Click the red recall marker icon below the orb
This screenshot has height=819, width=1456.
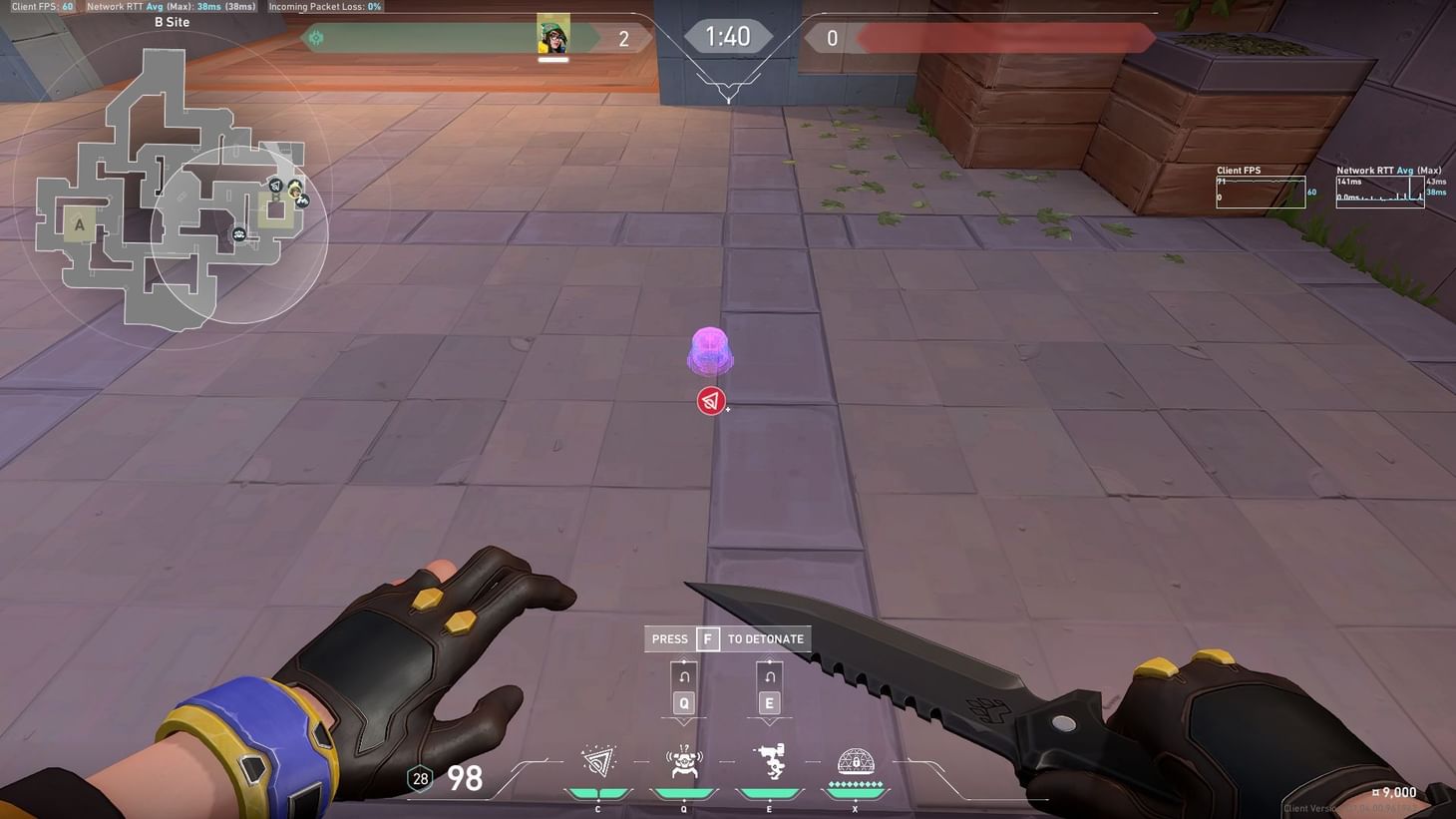[710, 400]
